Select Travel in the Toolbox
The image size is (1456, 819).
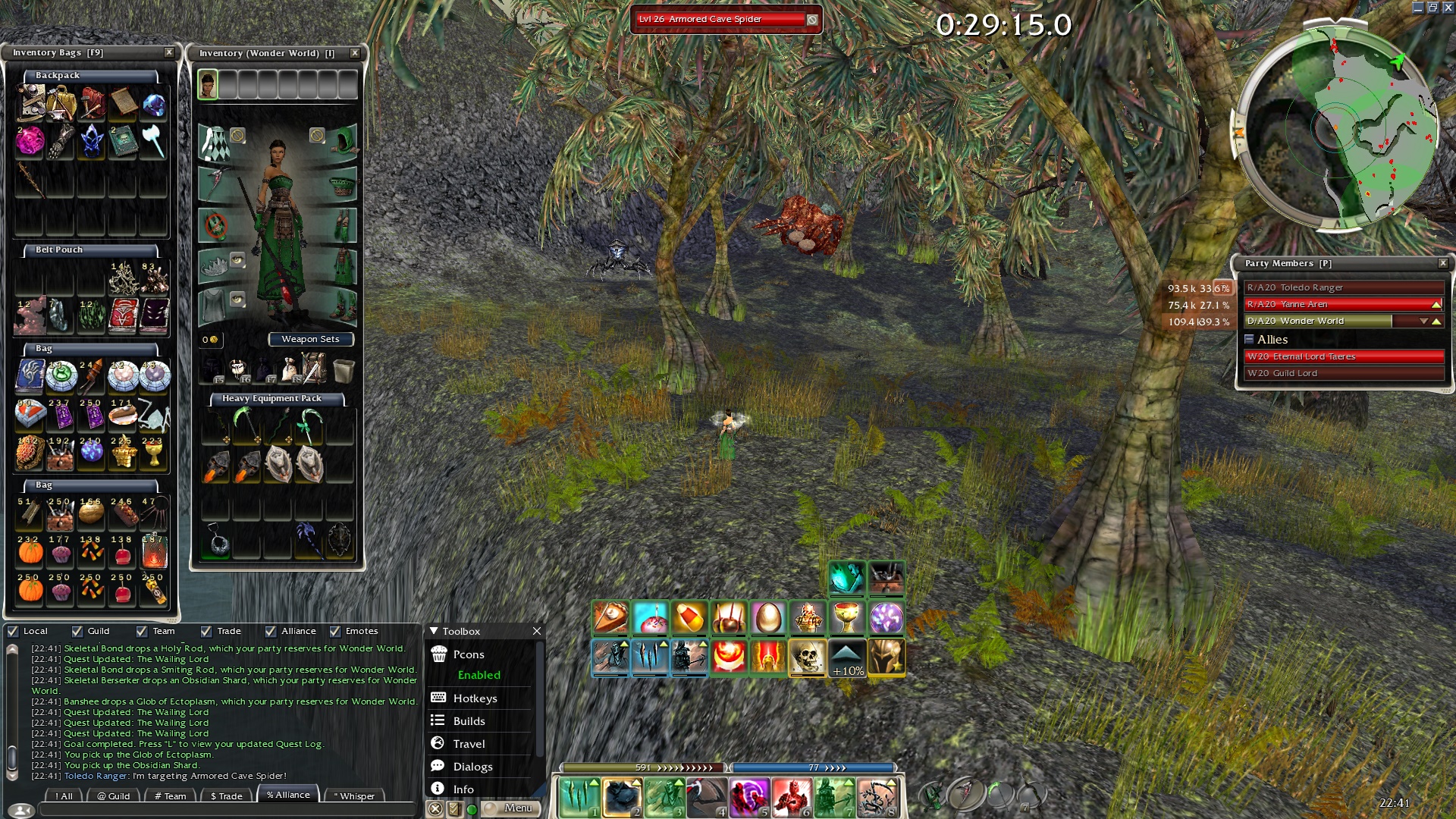click(469, 744)
